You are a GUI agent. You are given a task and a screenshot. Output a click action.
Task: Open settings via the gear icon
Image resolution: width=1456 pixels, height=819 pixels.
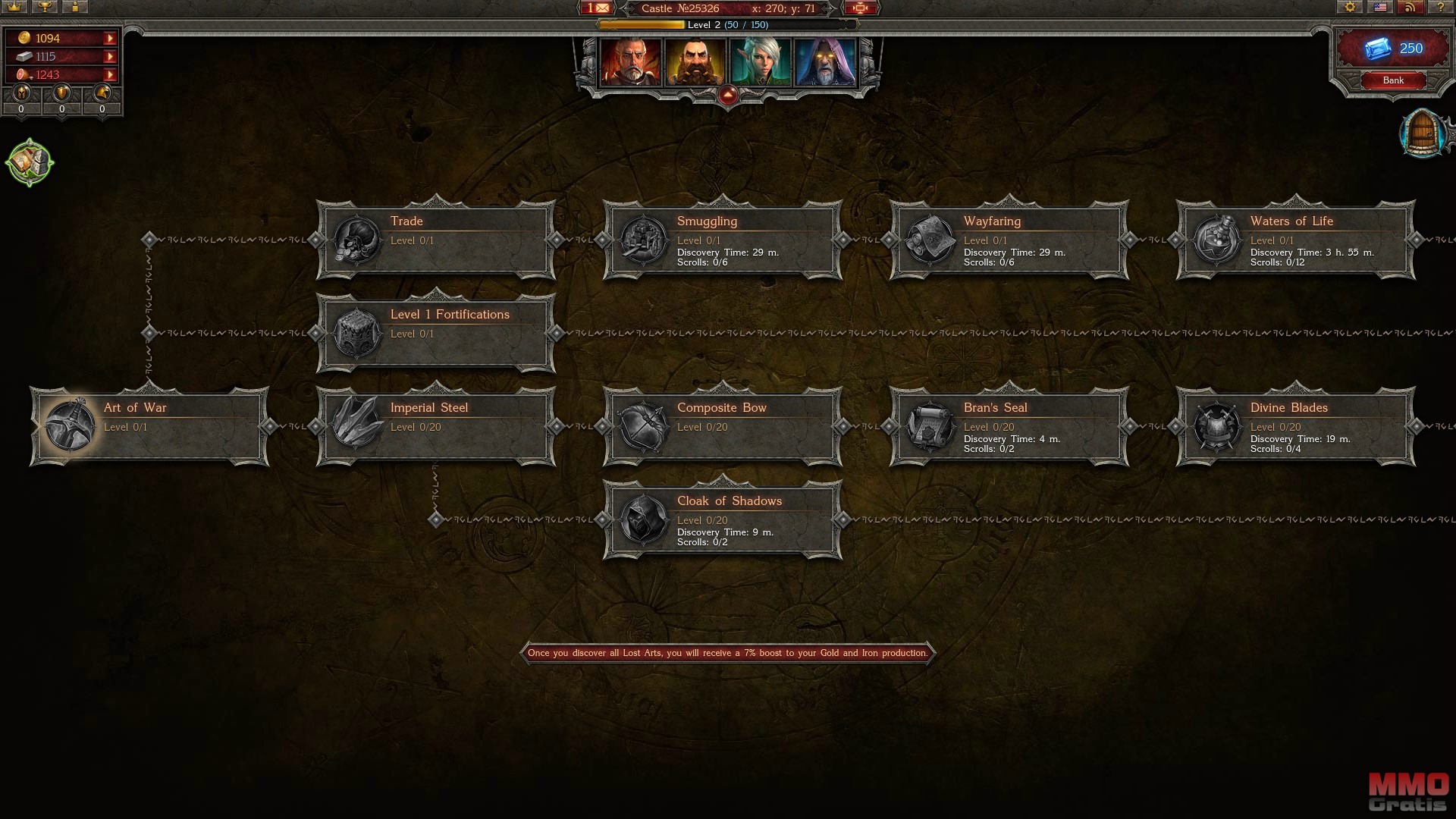tap(1350, 8)
